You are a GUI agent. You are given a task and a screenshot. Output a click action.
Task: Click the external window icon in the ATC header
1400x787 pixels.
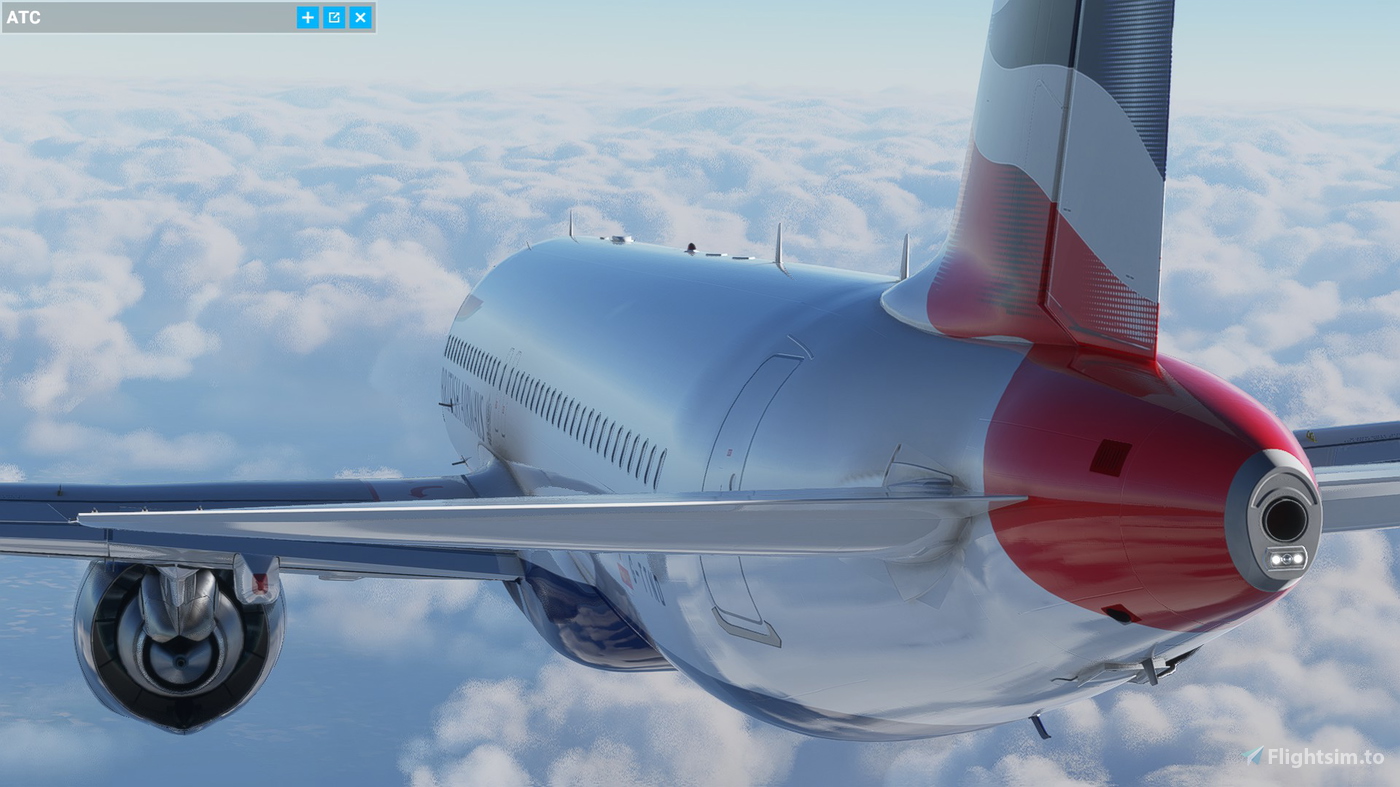coord(333,17)
